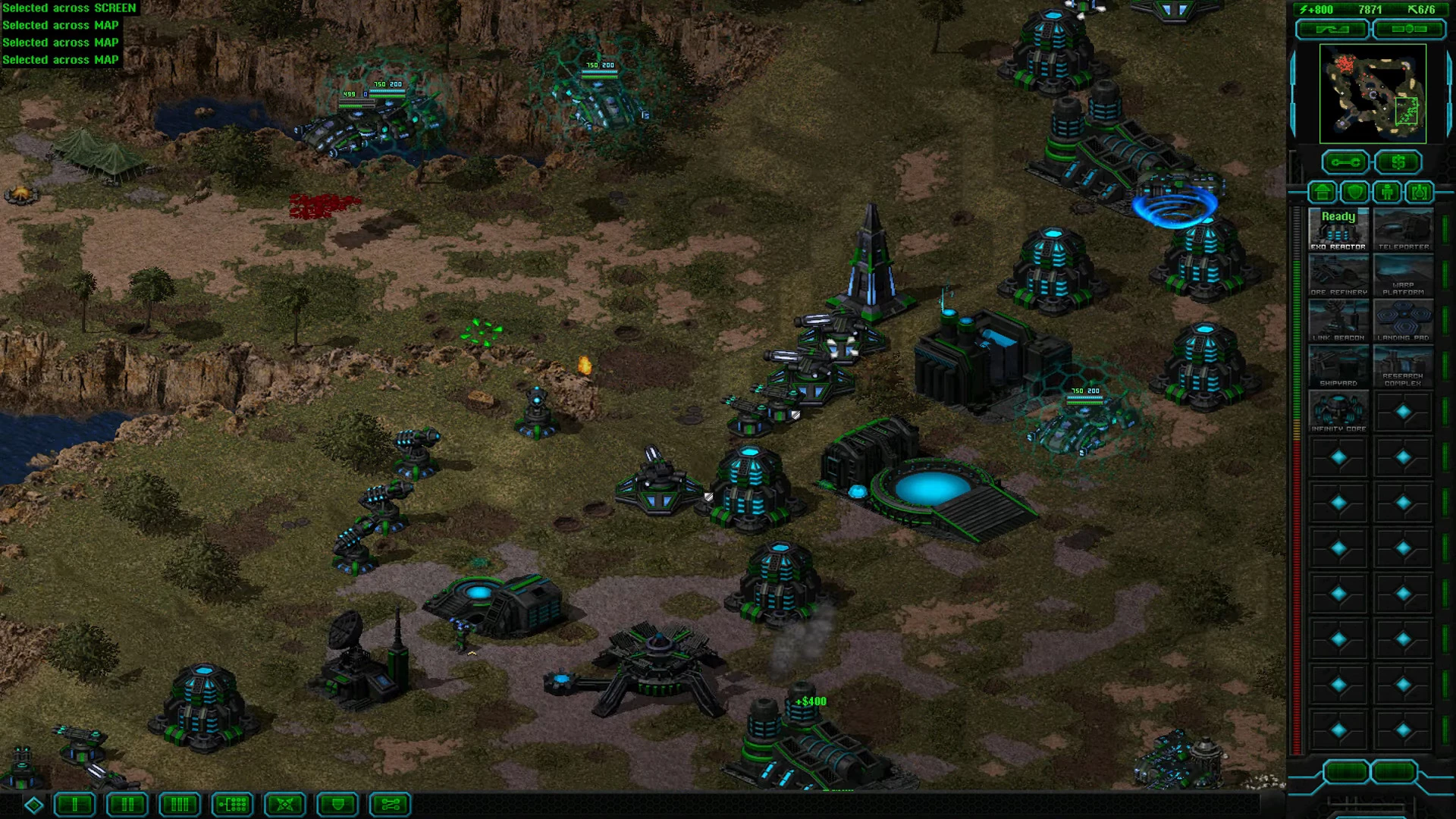1456x819 pixels.
Task: Select the three-bar team button
Action: pyautogui.click(x=180, y=805)
